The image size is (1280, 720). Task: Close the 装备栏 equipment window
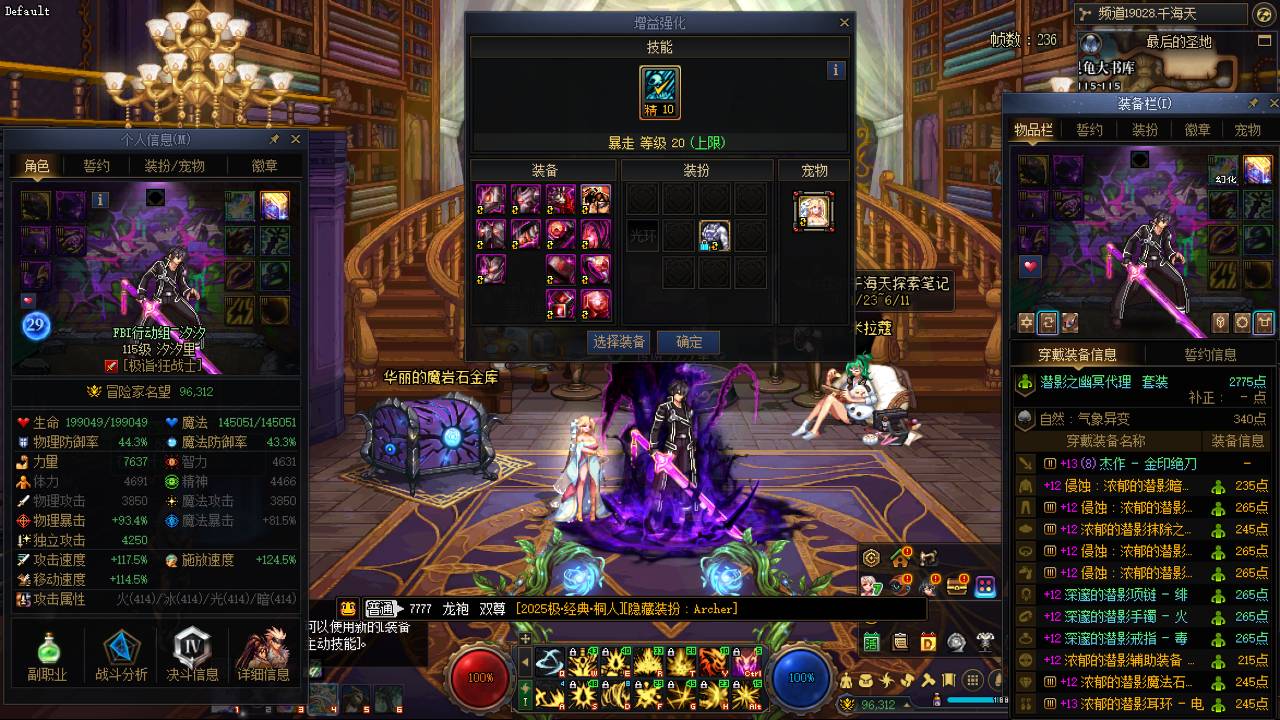point(1273,103)
